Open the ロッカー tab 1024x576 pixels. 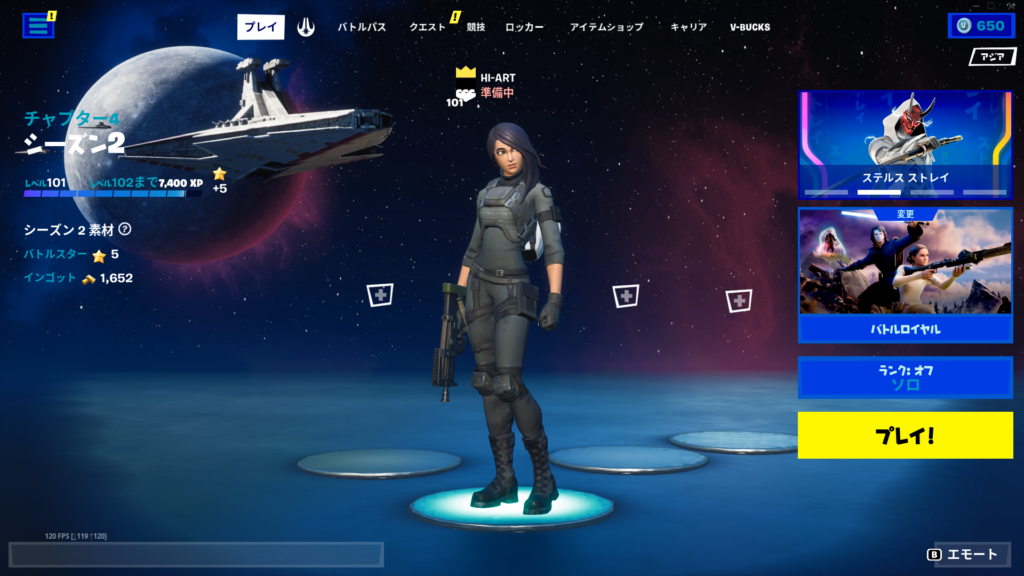(x=525, y=27)
